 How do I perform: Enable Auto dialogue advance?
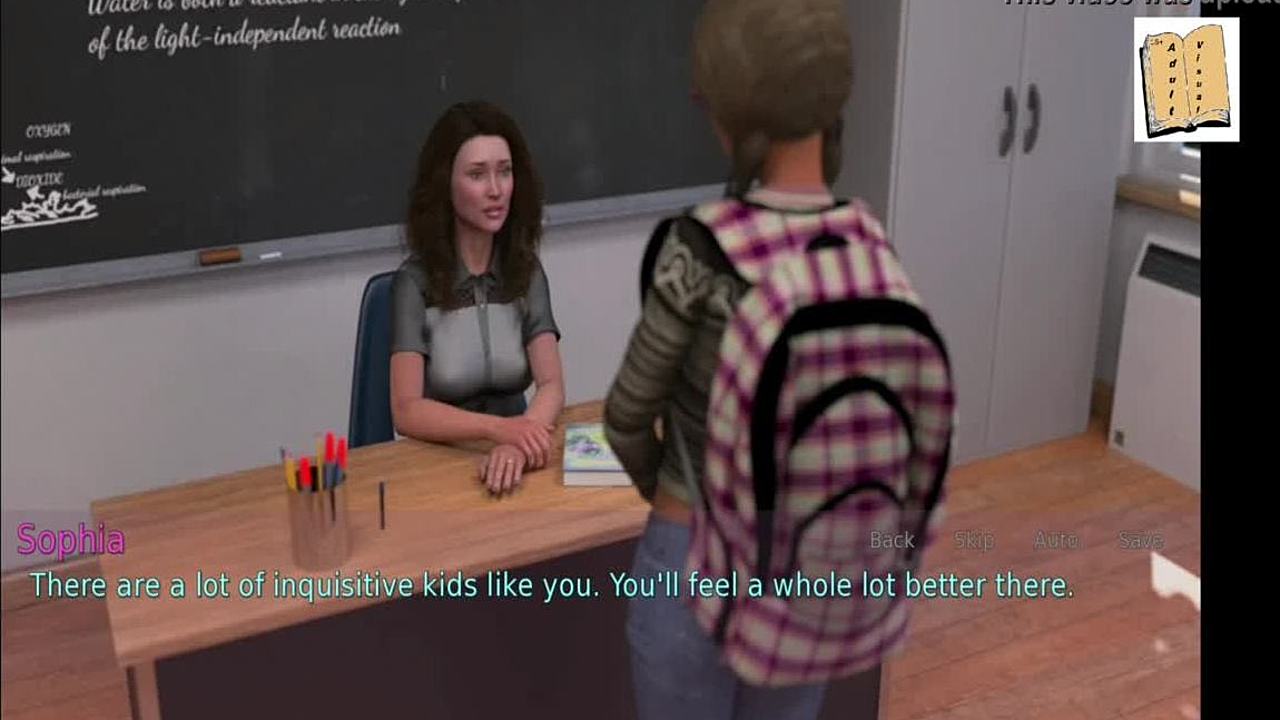pyautogui.click(x=1055, y=540)
